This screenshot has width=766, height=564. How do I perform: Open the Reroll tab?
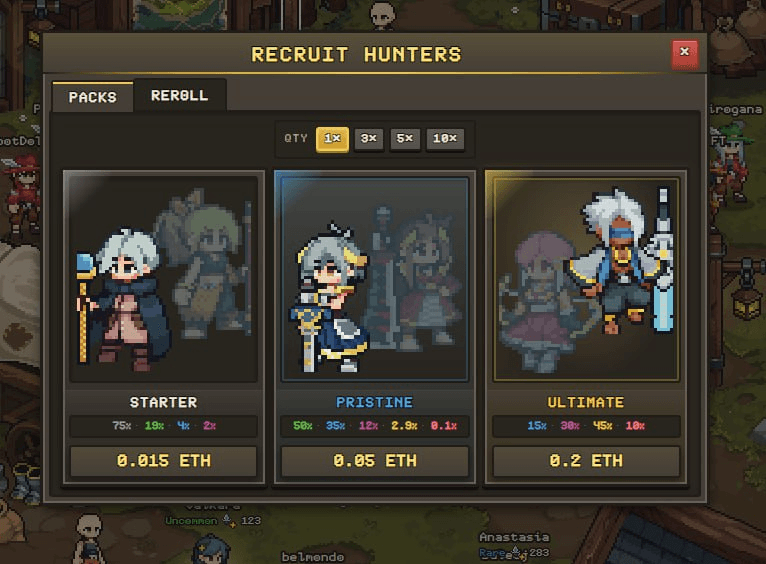(x=180, y=96)
